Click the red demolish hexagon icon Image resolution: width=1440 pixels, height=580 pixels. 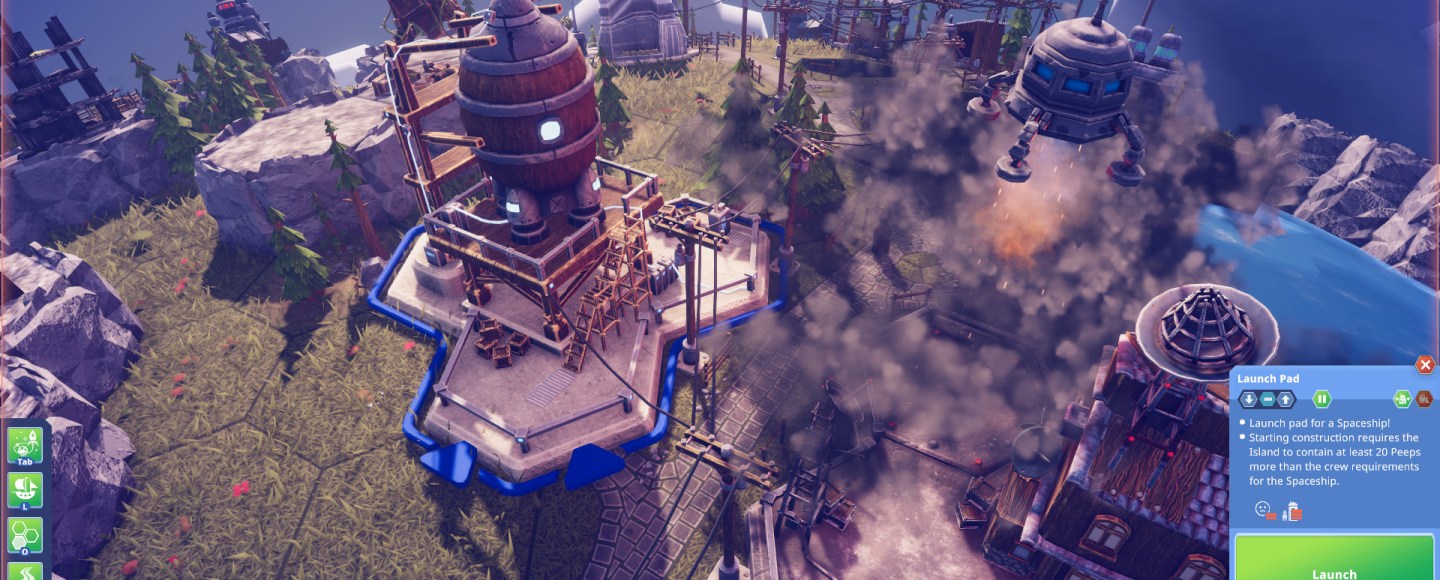click(1424, 399)
